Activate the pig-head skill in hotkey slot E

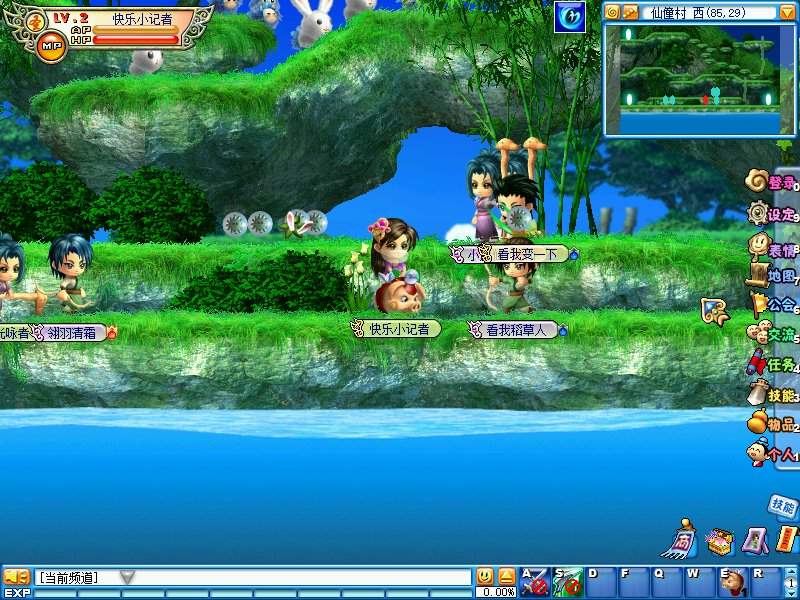coord(733,581)
